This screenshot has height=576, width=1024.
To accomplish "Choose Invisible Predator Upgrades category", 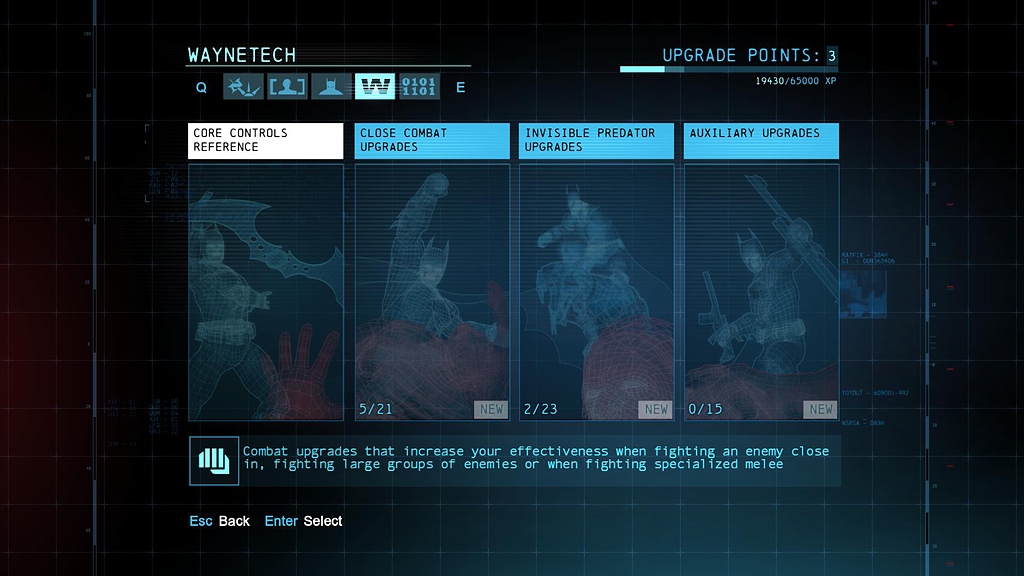I will [x=596, y=141].
